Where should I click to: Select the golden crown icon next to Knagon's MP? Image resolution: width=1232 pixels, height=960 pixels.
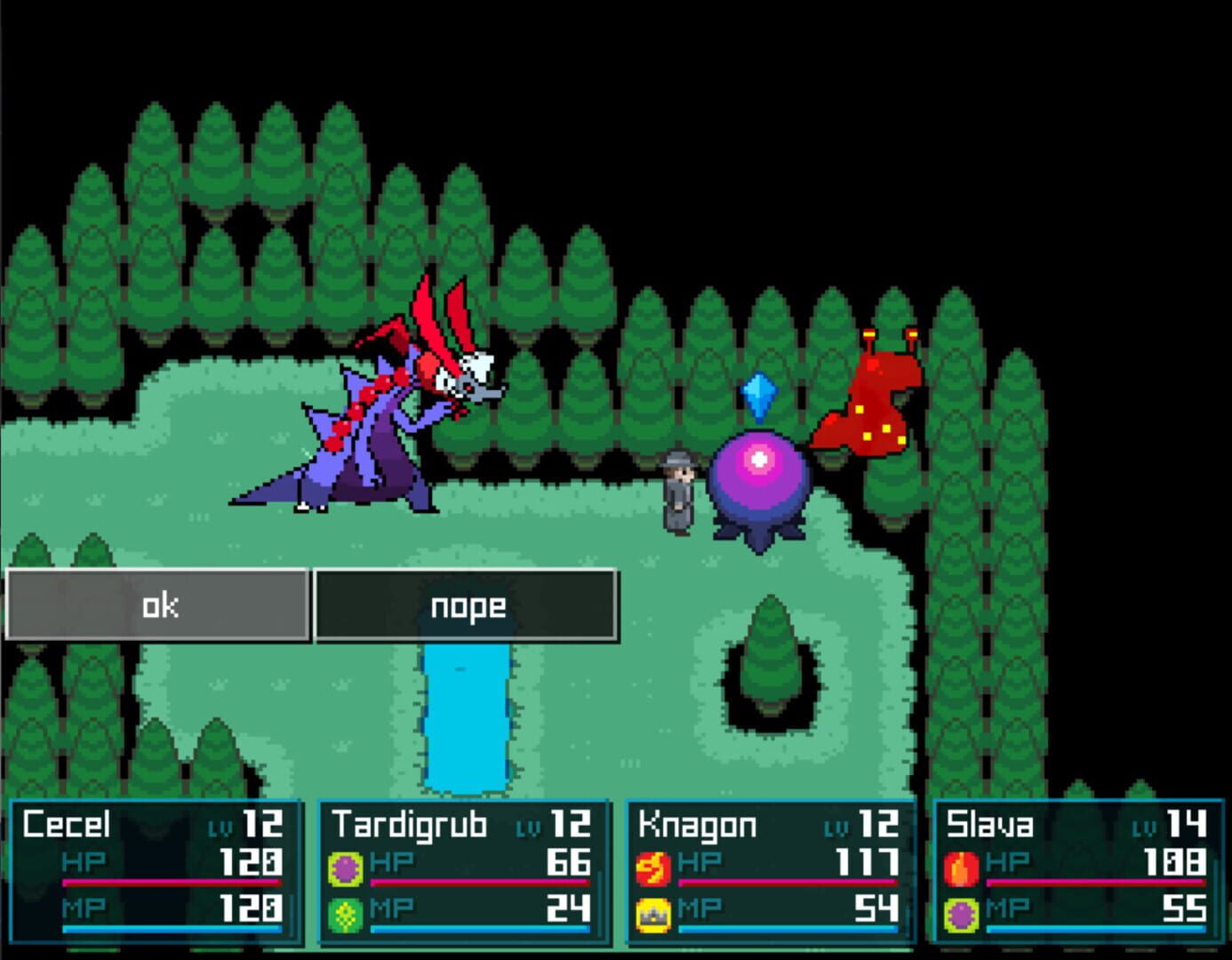point(655,915)
